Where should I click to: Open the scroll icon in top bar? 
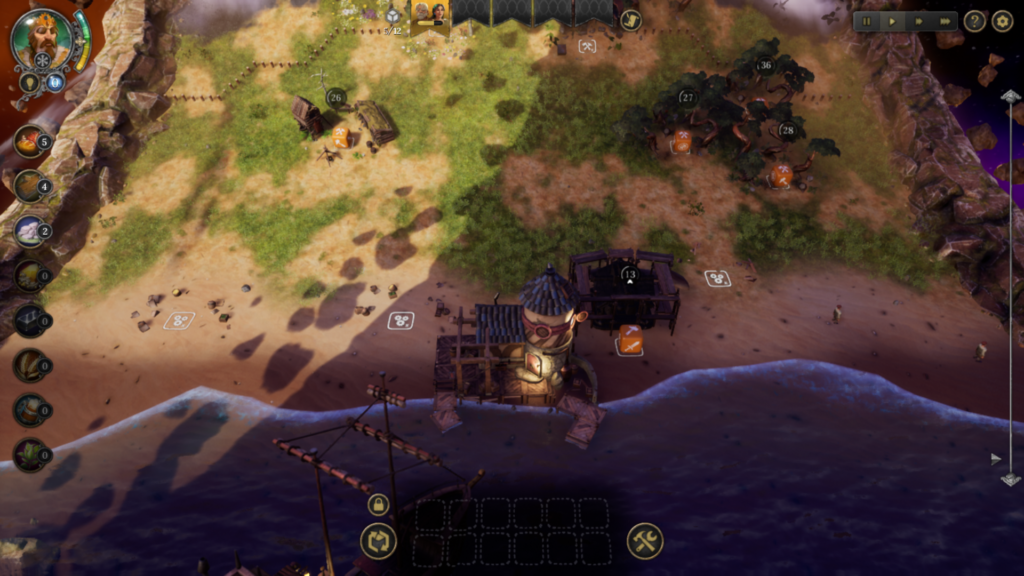pos(631,20)
